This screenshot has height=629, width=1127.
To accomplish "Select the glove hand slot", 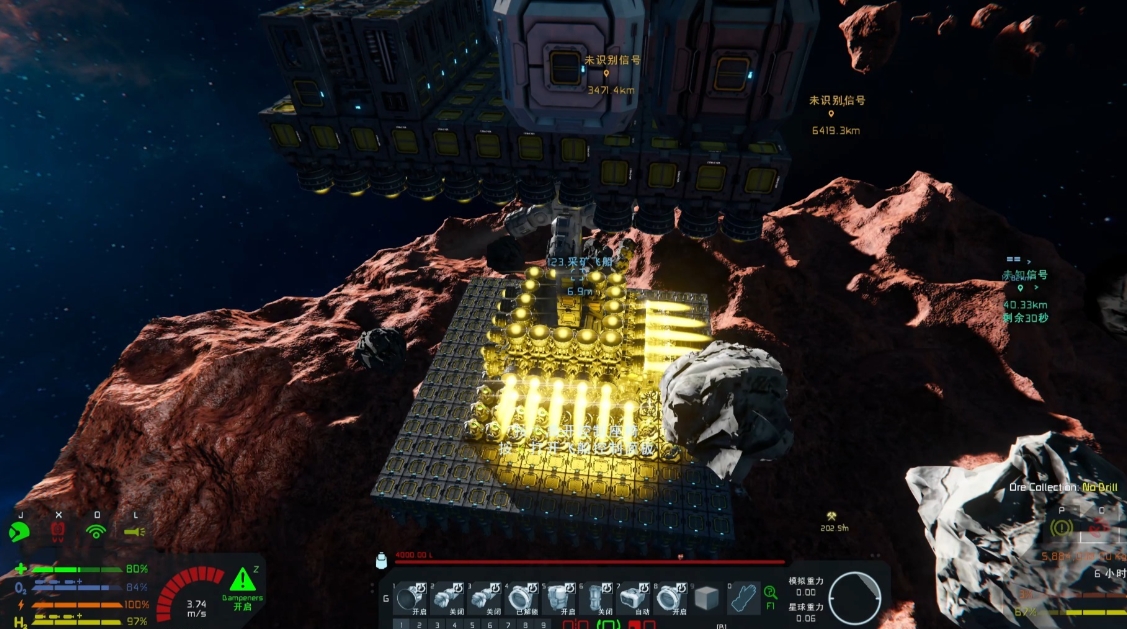I will pyautogui.click(x=744, y=598).
